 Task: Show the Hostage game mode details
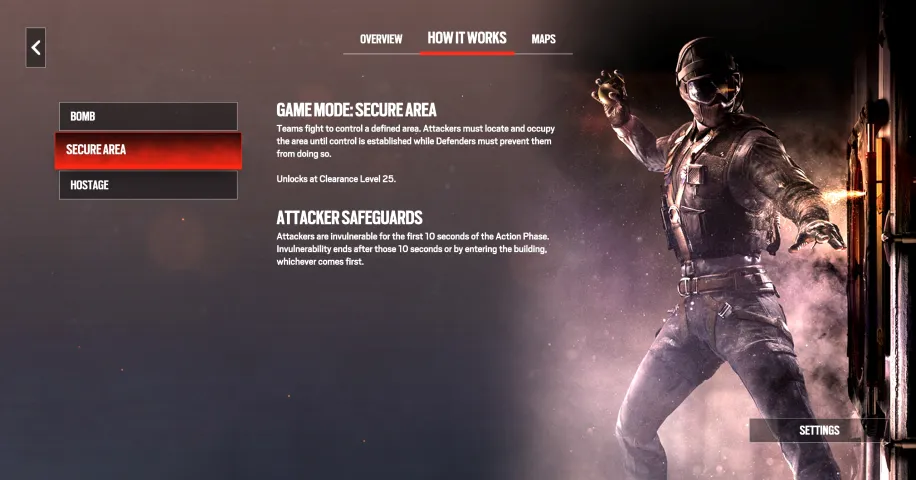[x=148, y=185]
